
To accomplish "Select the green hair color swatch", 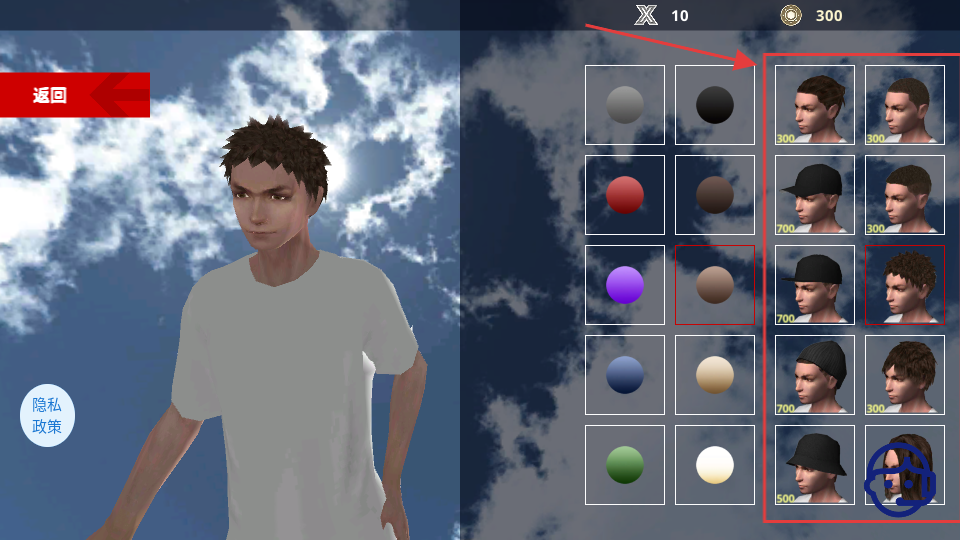I will 625,465.
